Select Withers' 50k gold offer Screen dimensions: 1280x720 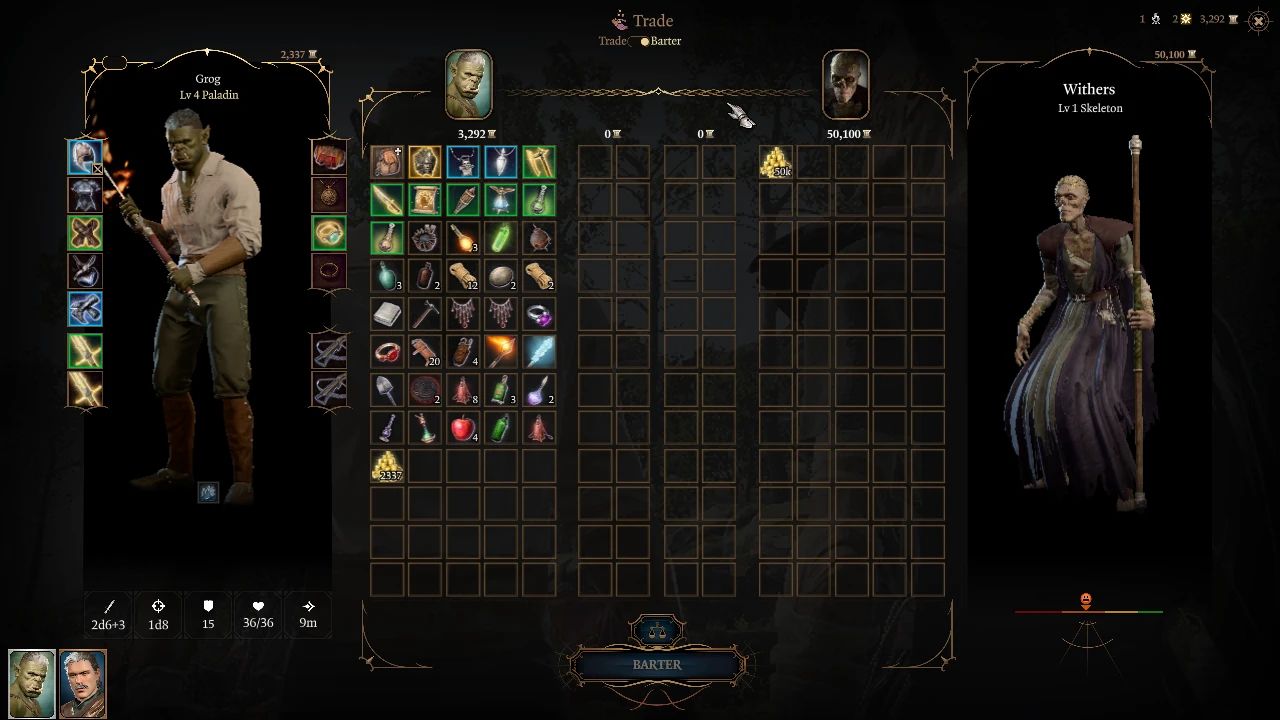tap(775, 161)
